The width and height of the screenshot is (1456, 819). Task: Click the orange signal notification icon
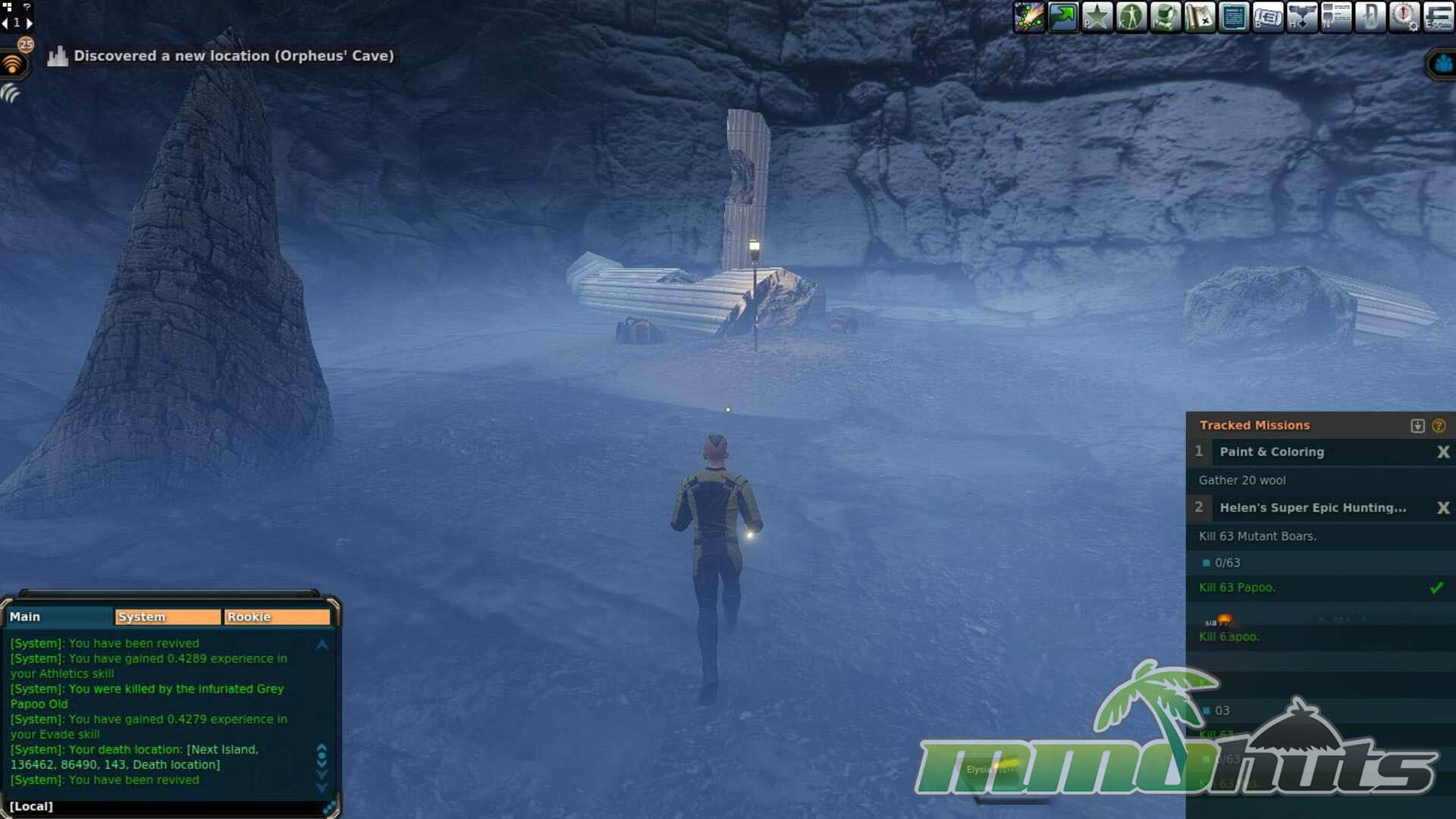[x=13, y=64]
